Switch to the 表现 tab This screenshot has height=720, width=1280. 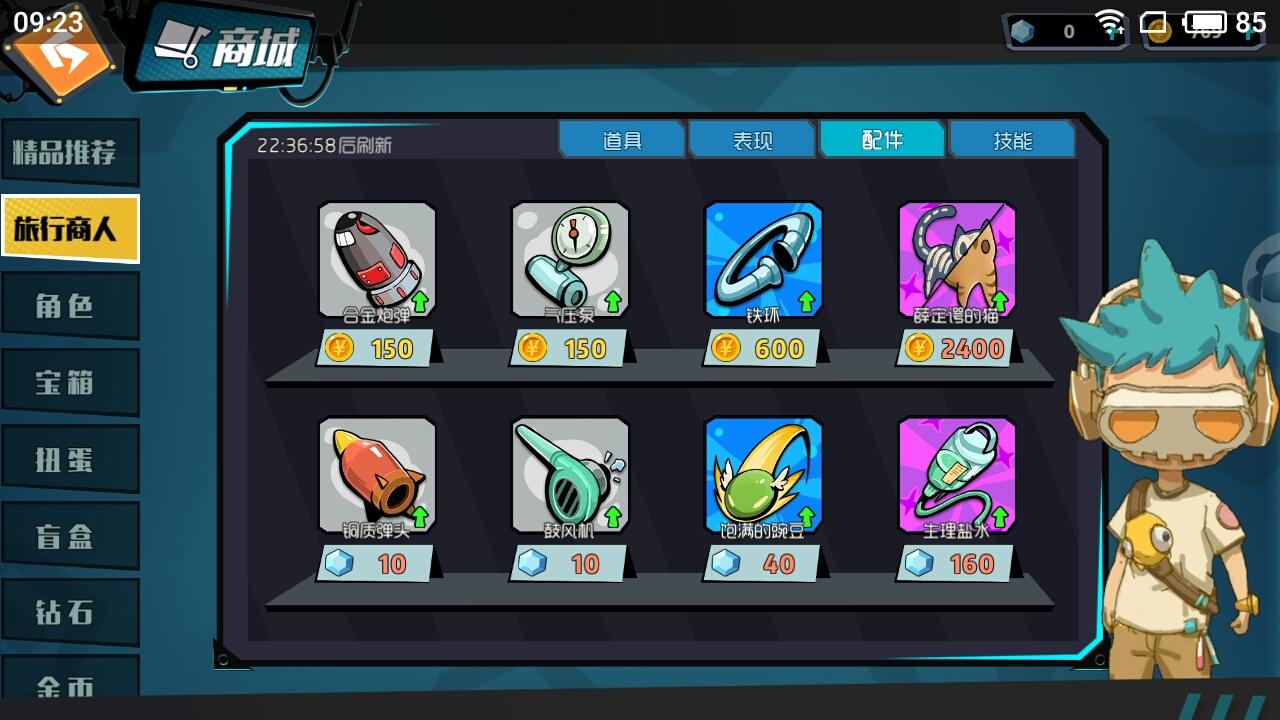[x=752, y=140]
